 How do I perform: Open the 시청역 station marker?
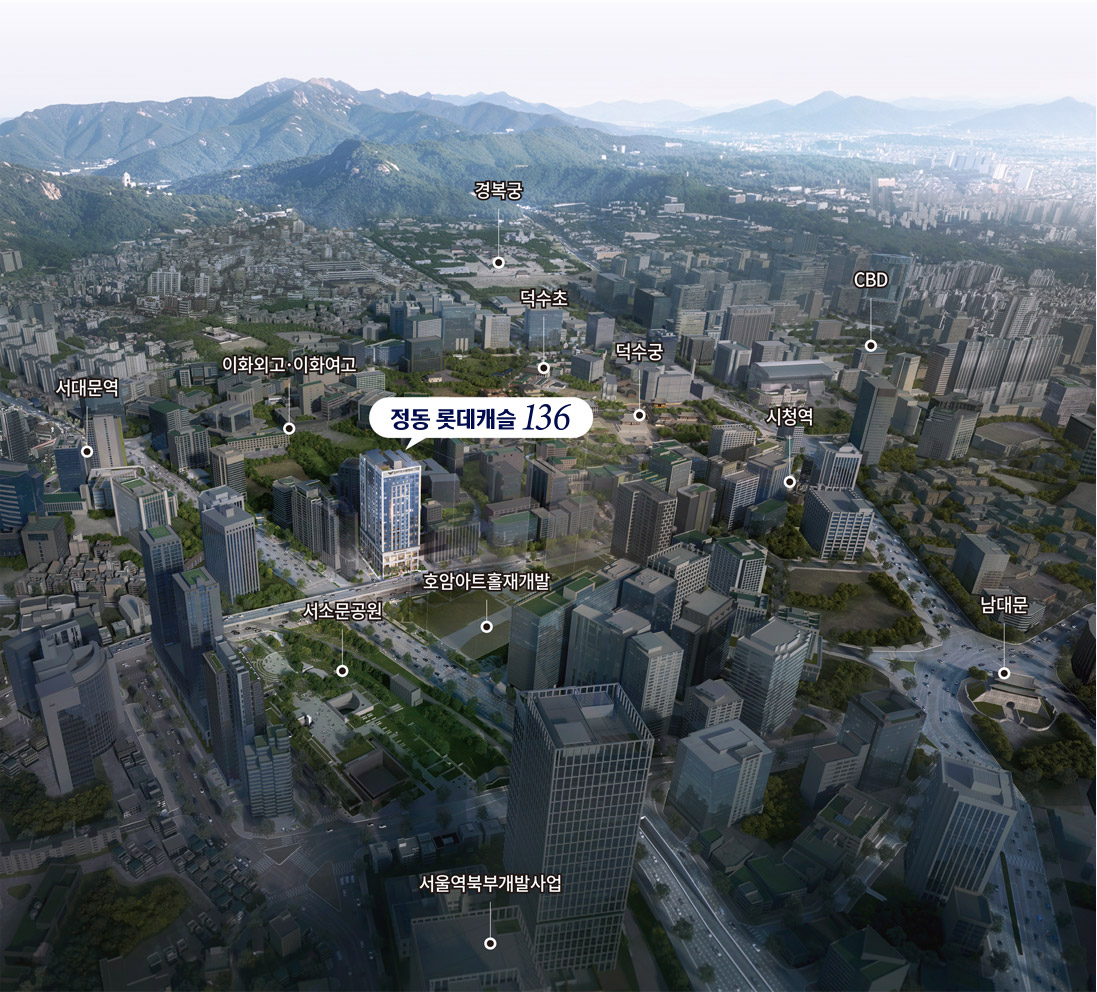pyautogui.click(x=790, y=482)
